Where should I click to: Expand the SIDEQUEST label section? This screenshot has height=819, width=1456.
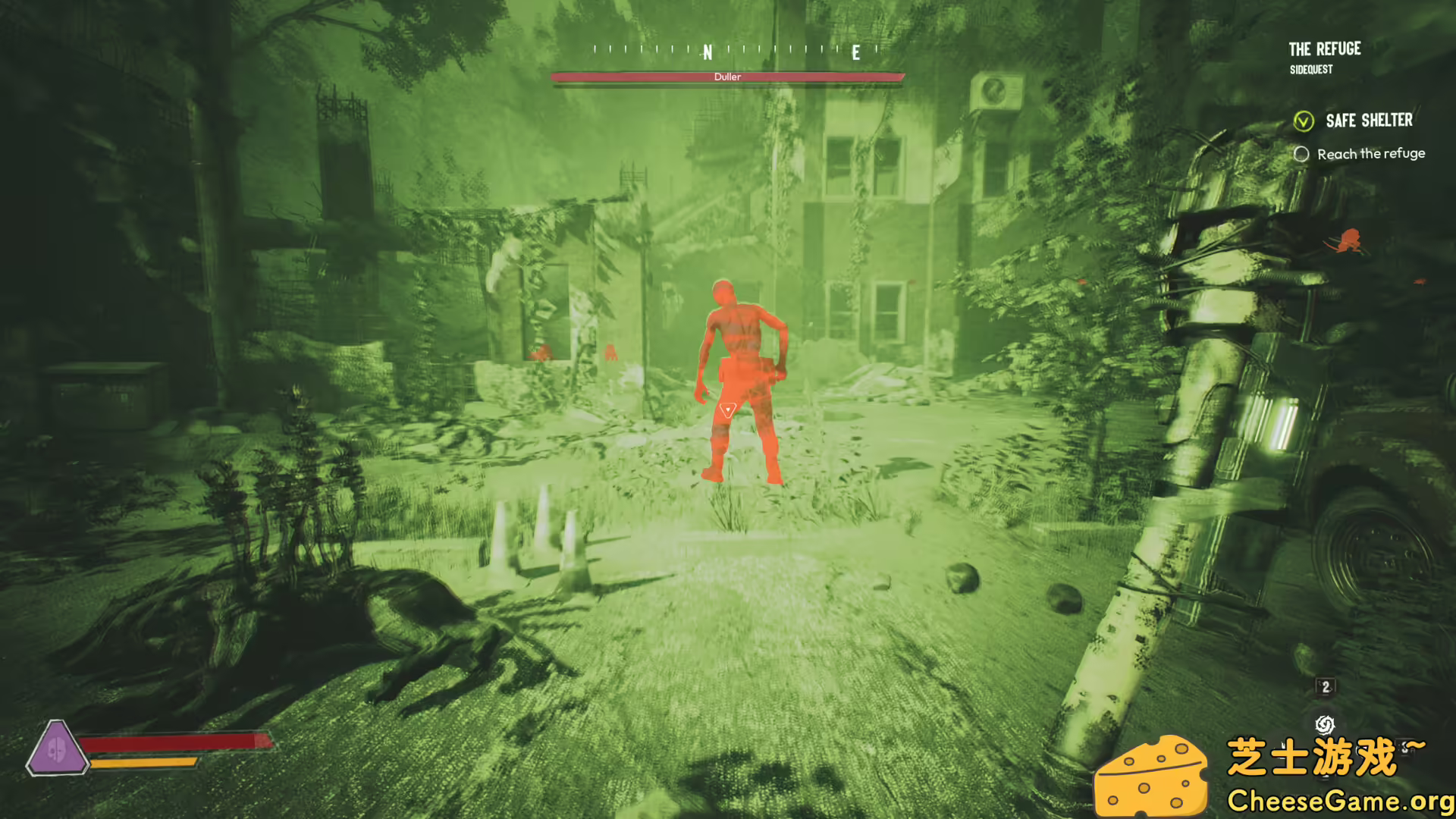click(1310, 70)
